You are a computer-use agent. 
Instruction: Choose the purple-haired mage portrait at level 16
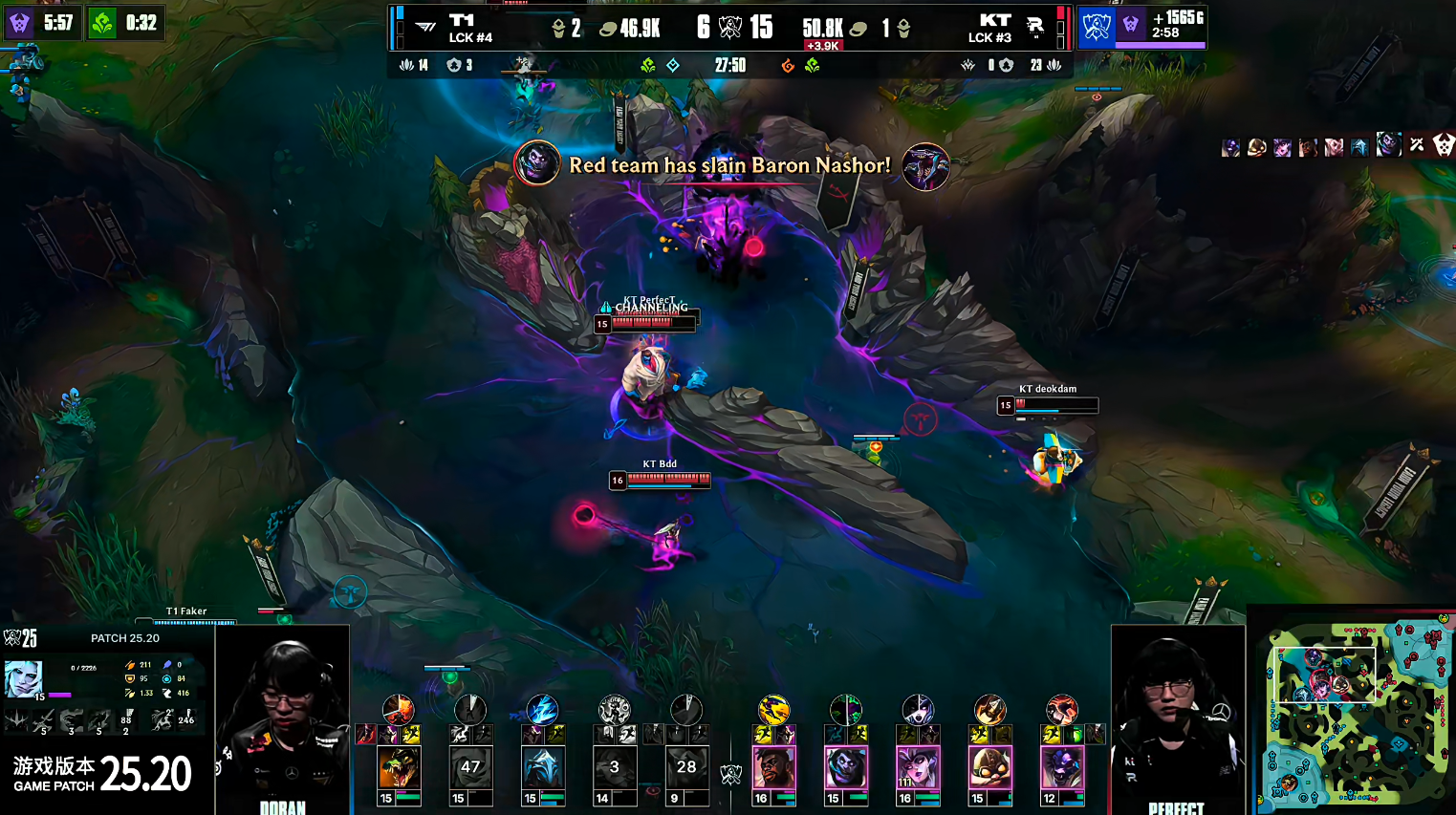coord(918,767)
